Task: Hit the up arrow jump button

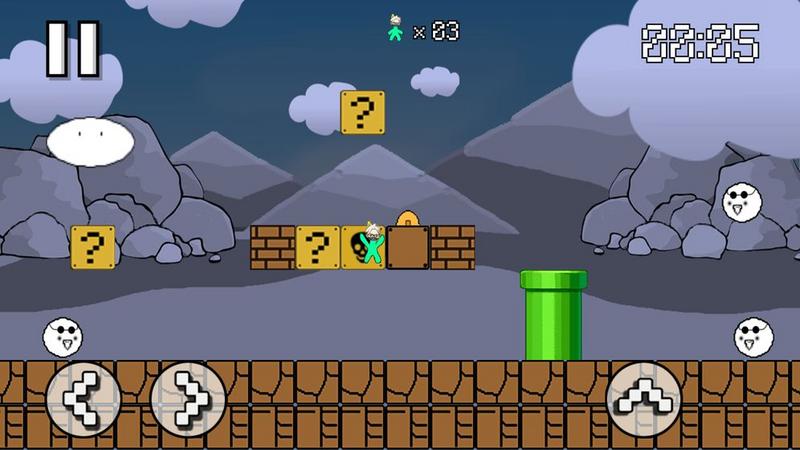Action: pos(645,398)
